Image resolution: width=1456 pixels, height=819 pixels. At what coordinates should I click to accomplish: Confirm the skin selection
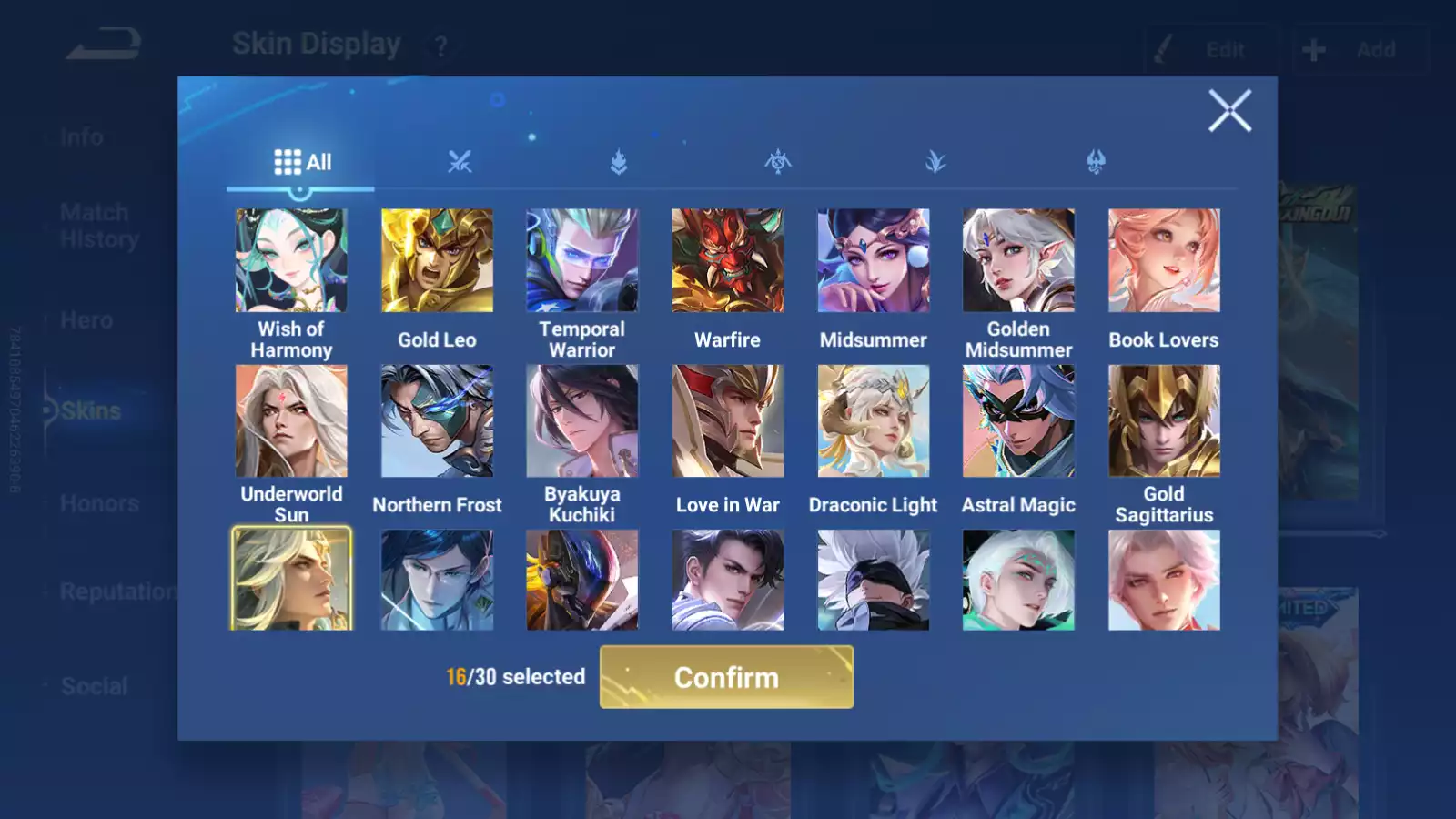[x=726, y=677]
